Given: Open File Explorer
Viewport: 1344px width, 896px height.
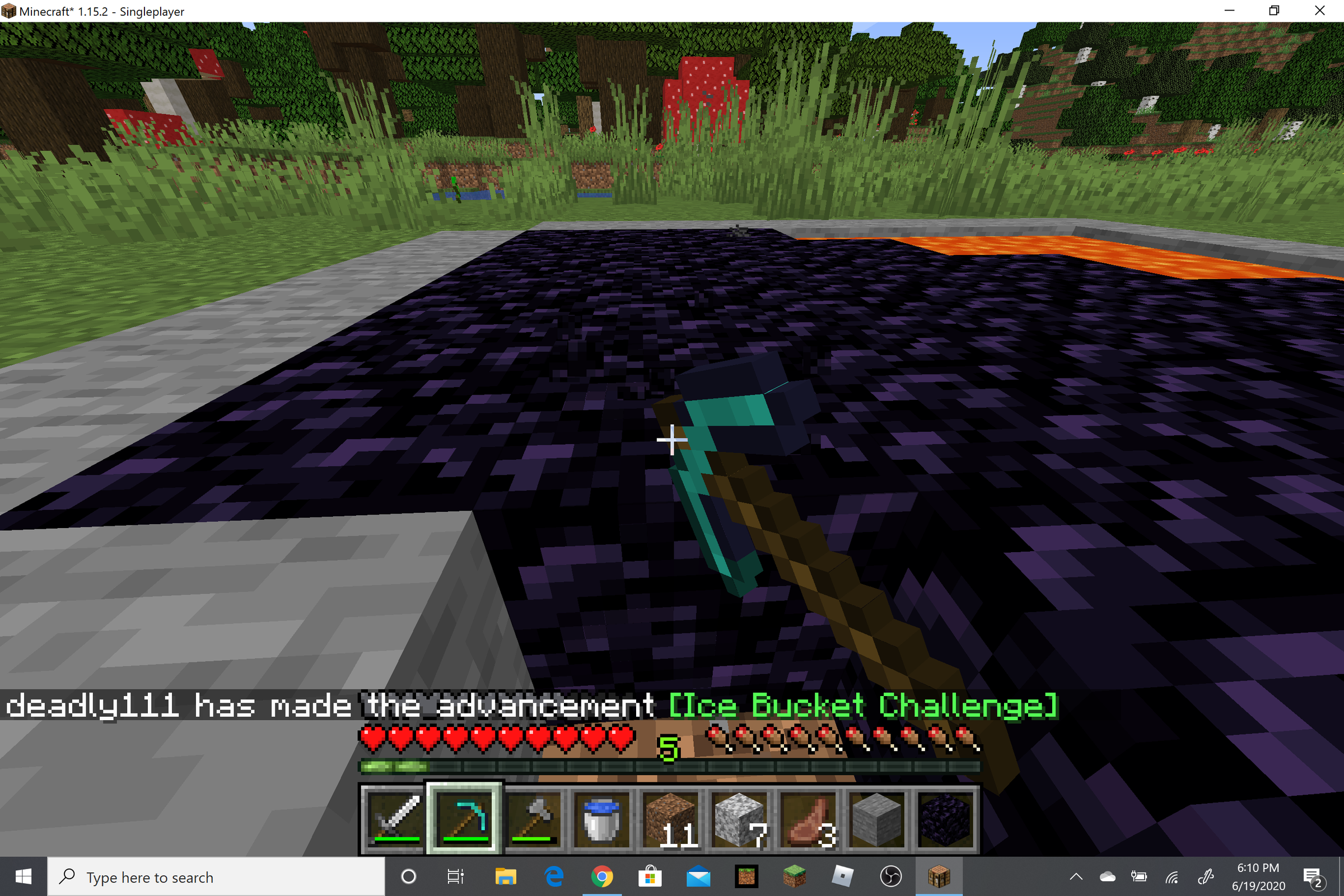Looking at the screenshot, I should click(x=506, y=876).
